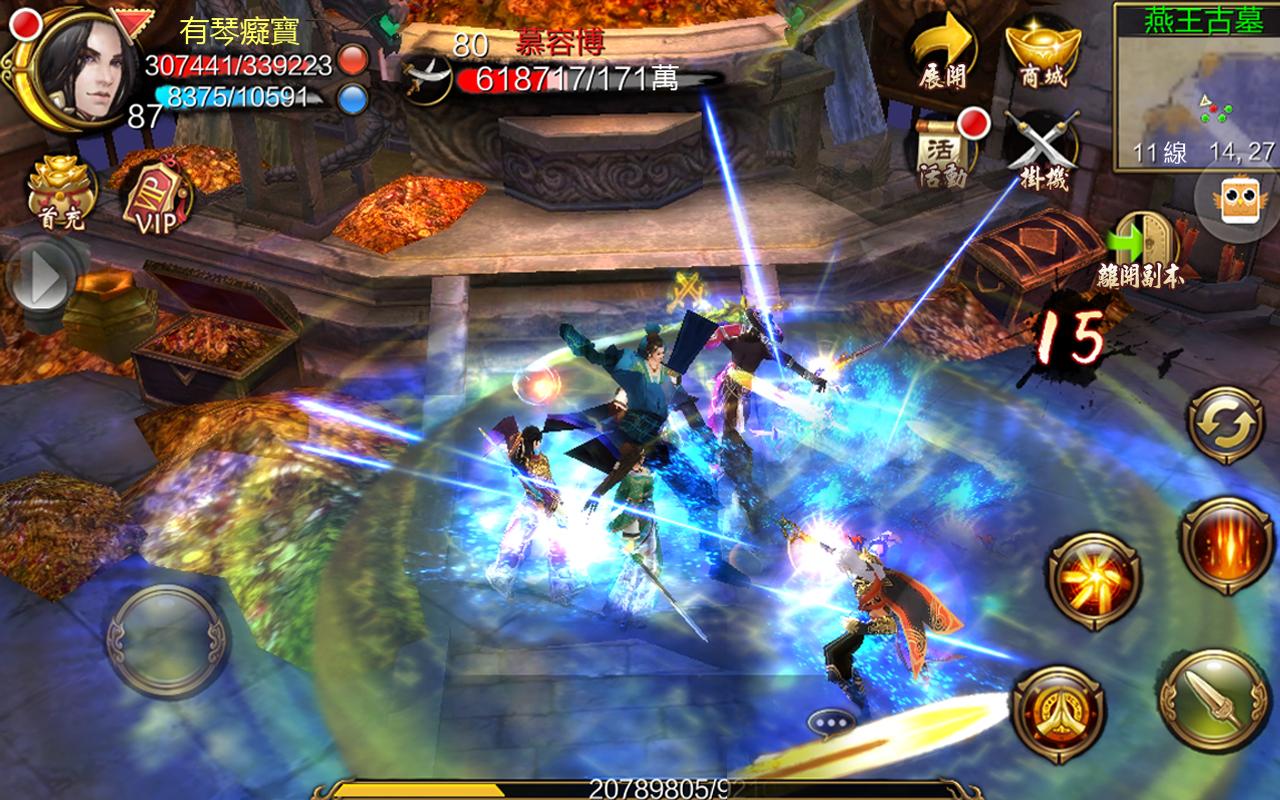Viewport: 1280px width, 800px height.
Task: Activate the golden burst skill
Action: [1094, 581]
